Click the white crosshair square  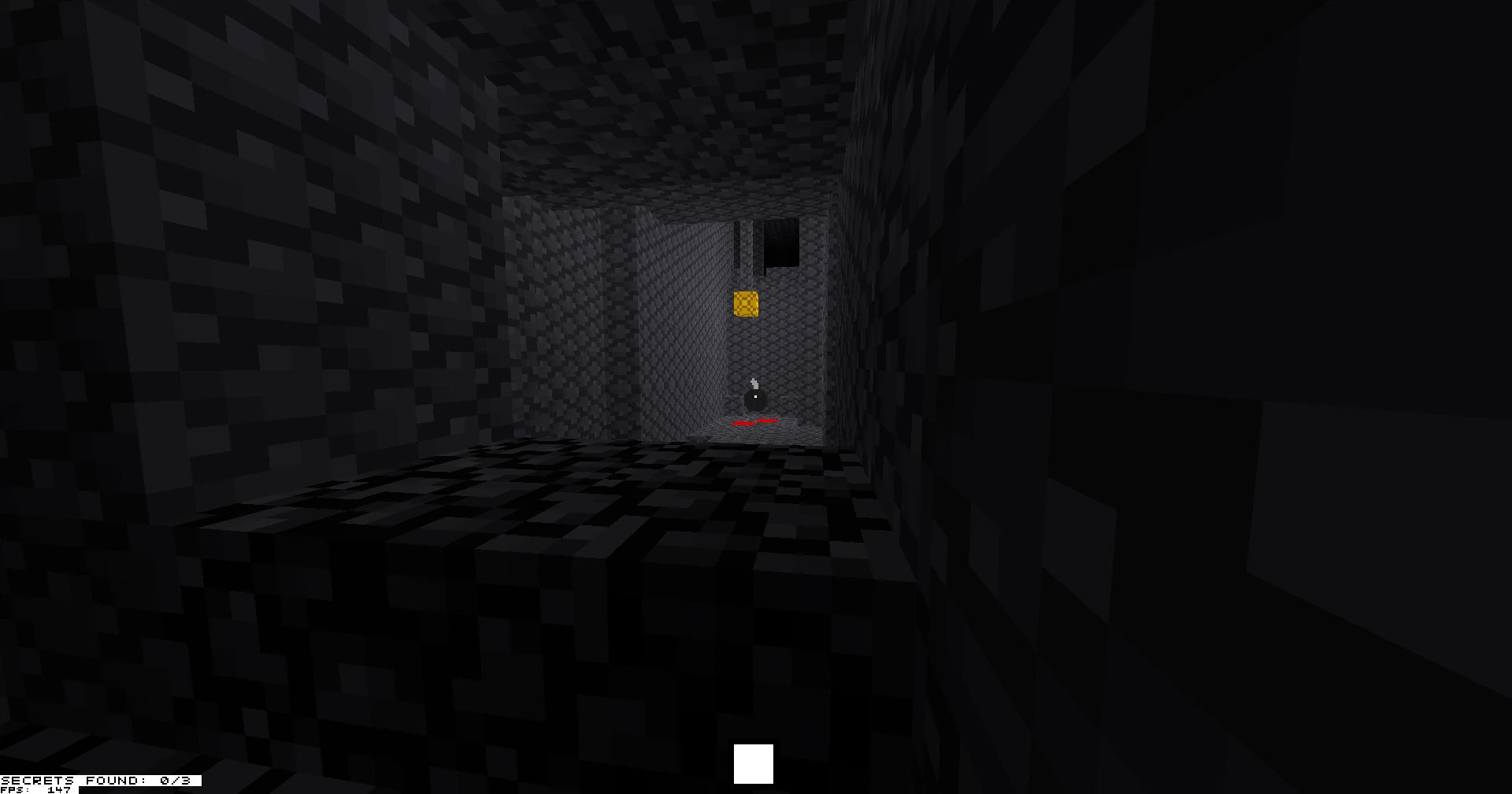[x=754, y=762]
